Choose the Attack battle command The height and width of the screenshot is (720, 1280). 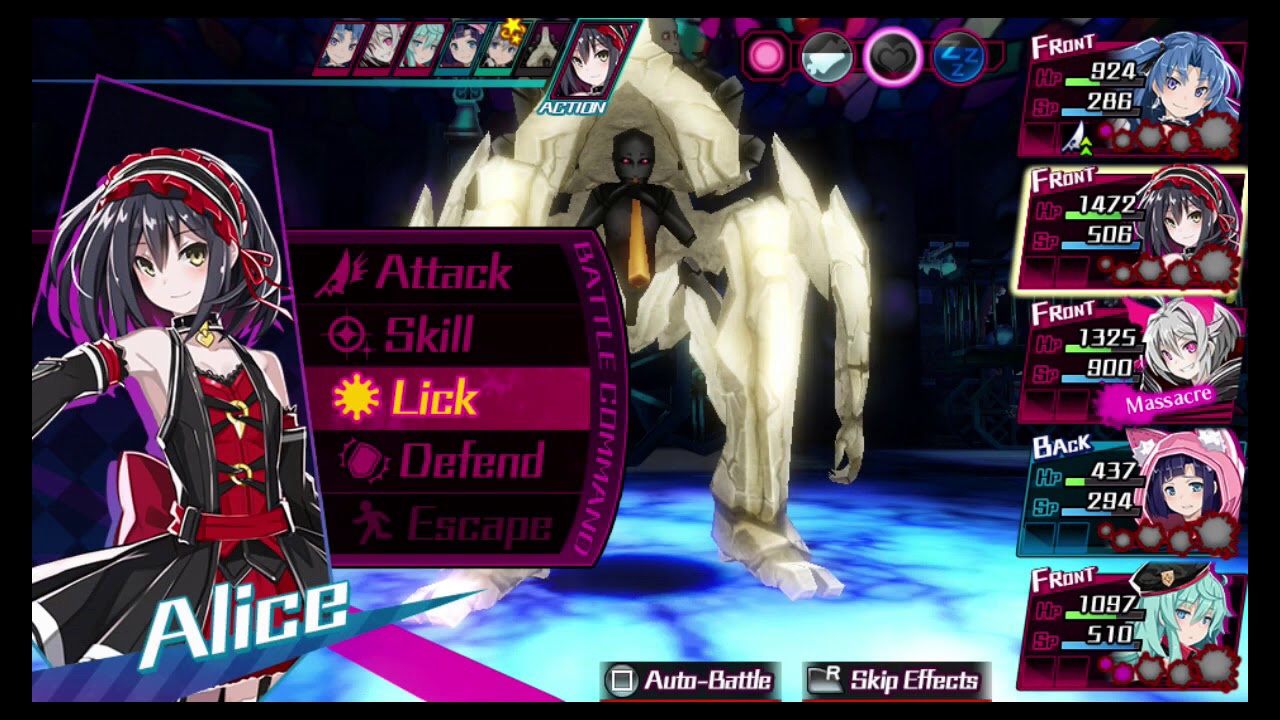pyautogui.click(x=442, y=272)
